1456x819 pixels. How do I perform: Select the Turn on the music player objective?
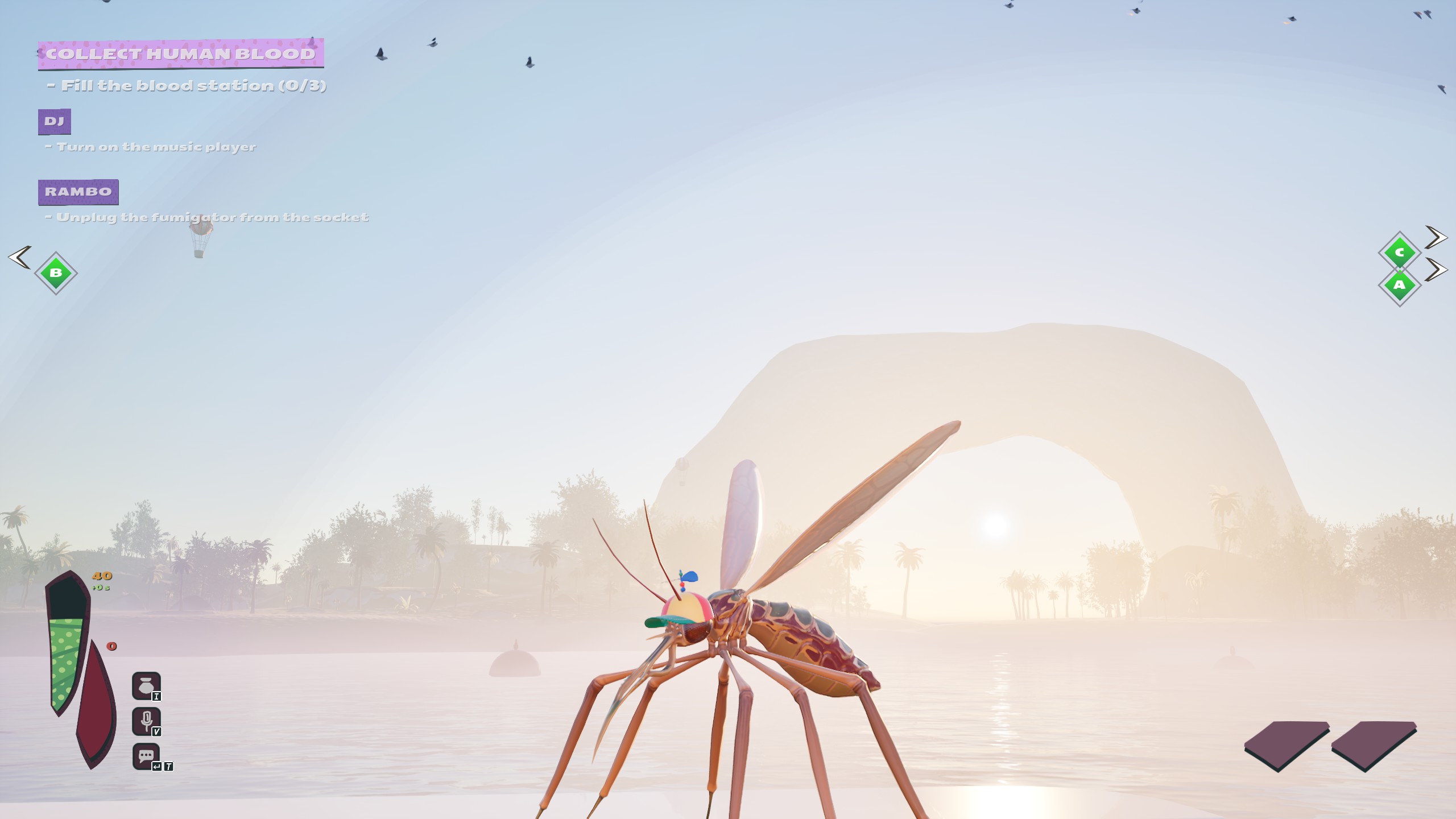151,147
